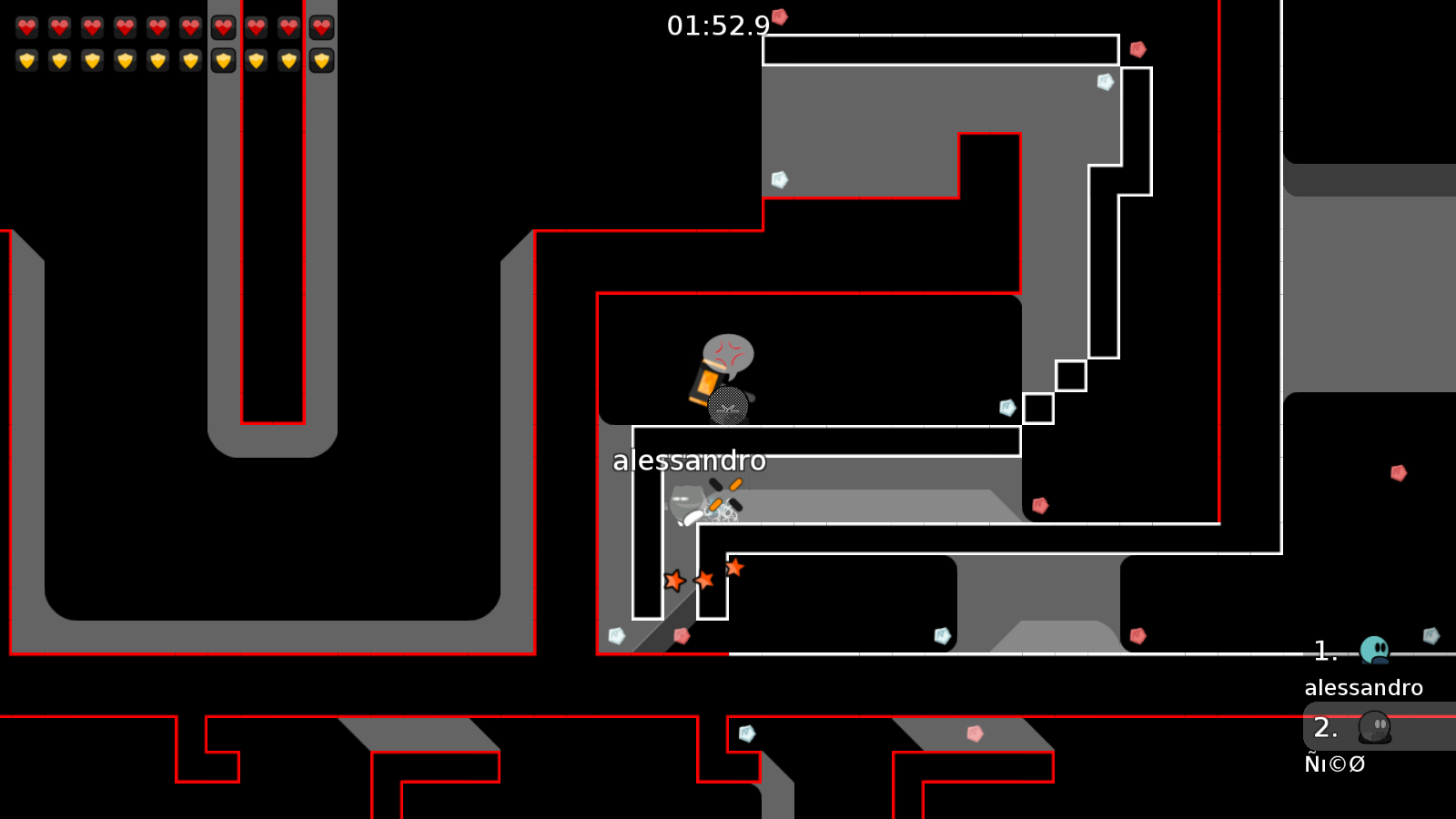Click the leftmost orange star effect below alessandro
1456x819 pixels.
point(674,579)
